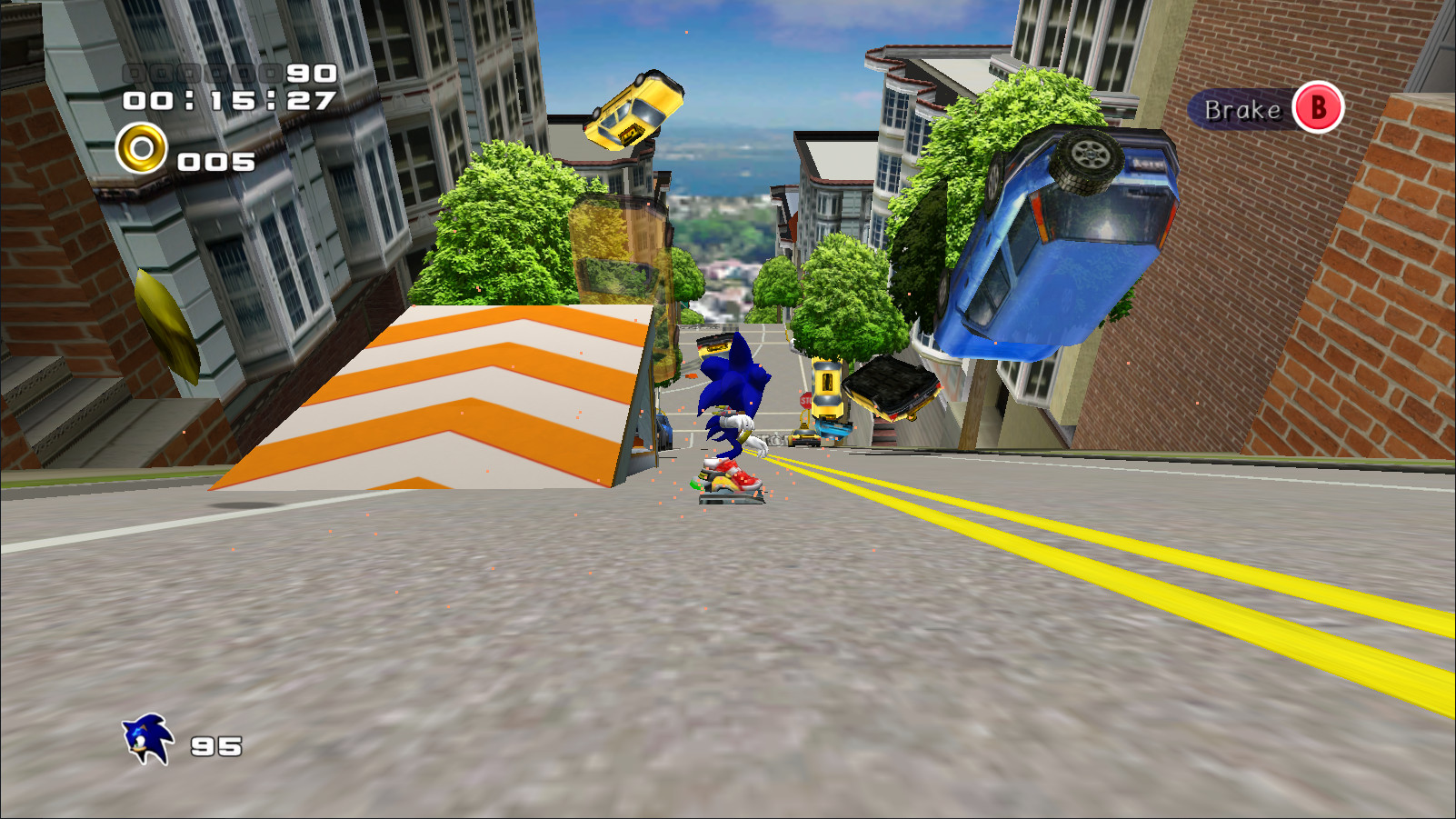Image resolution: width=1456 pixels, height=819 pixels.
Task: Click the Sonic life counter icon
Action: (147, 738)
